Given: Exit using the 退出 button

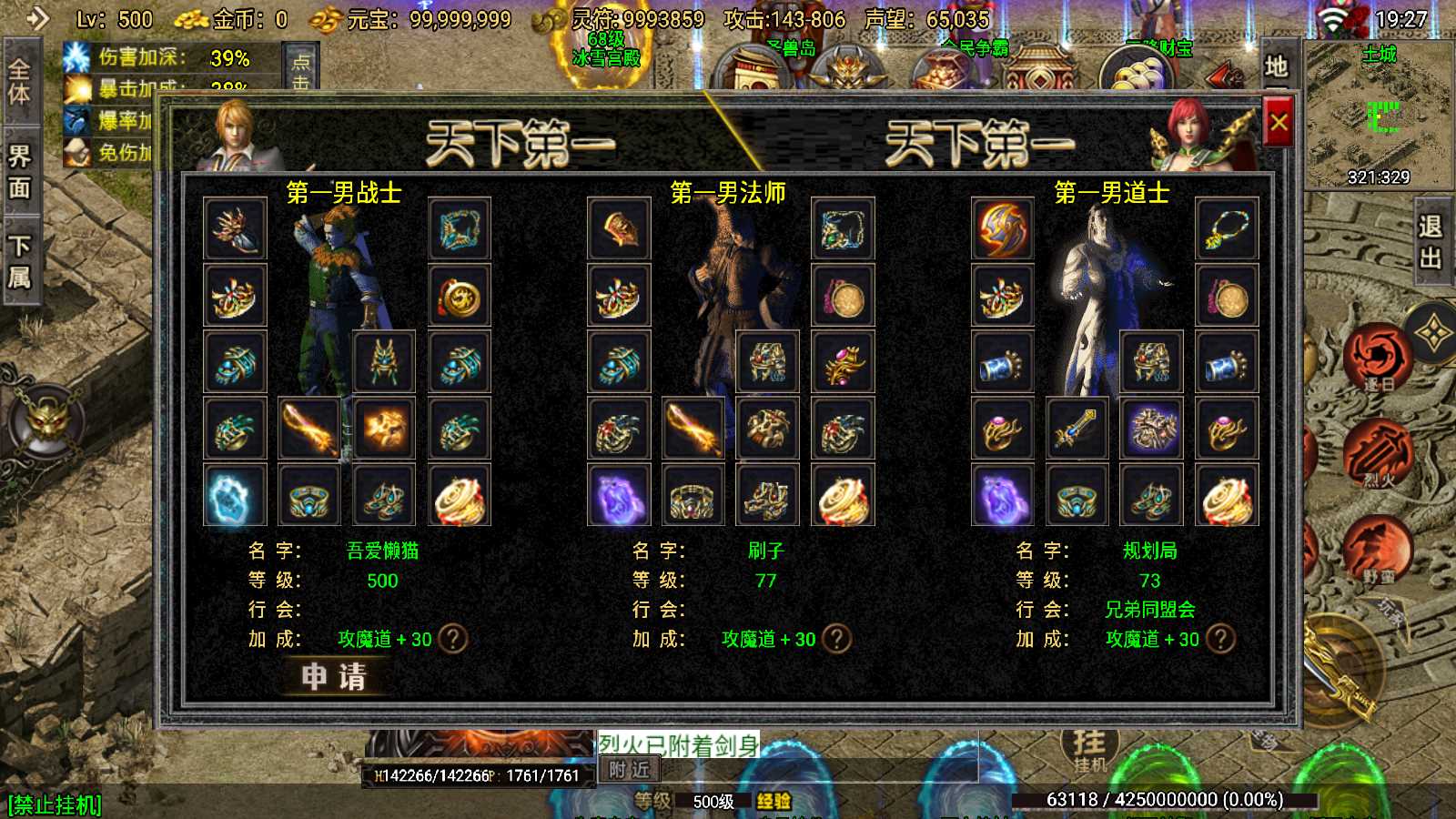Looking at the screenshot, I should (x=1431, y=242).
